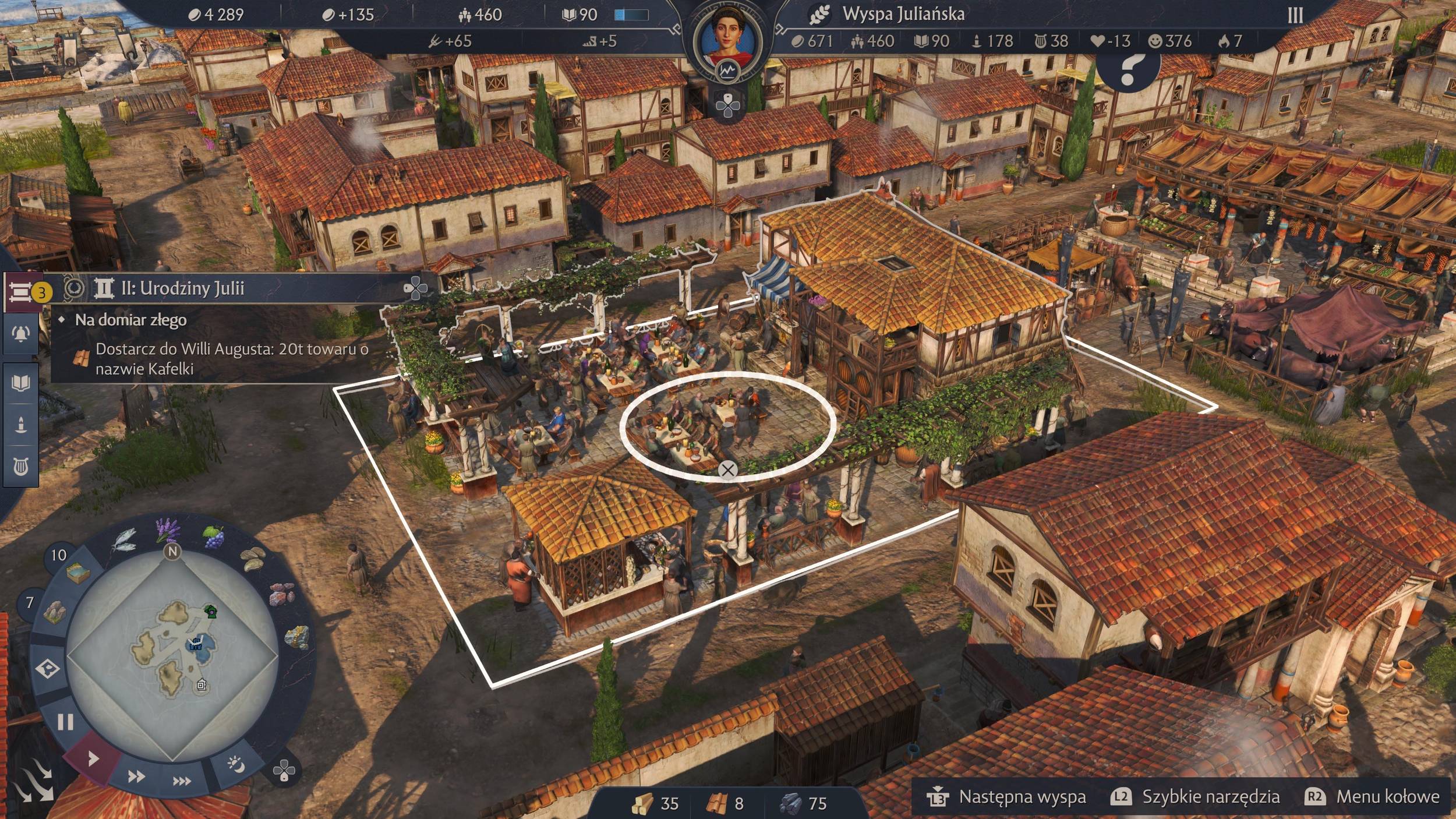Image resolution: width=1456 pixels, height=819 pixels.
Task: Select the fish fertility icon
Action: (x=124, y=539)
